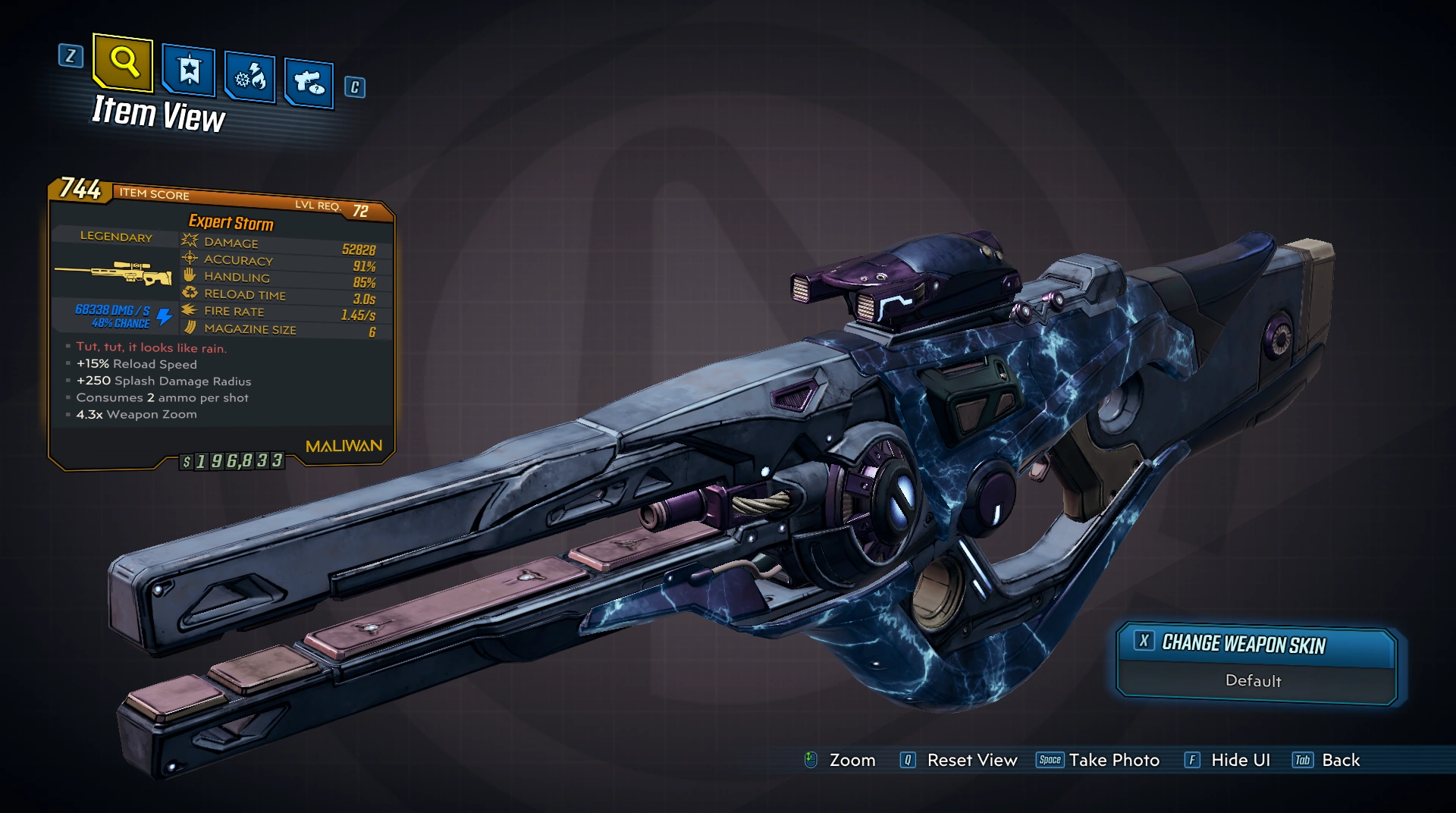Image resolution: width=1456 pixels, height=813 pixels.
Task: Click the Reset View option
Action: pos(971,760)
